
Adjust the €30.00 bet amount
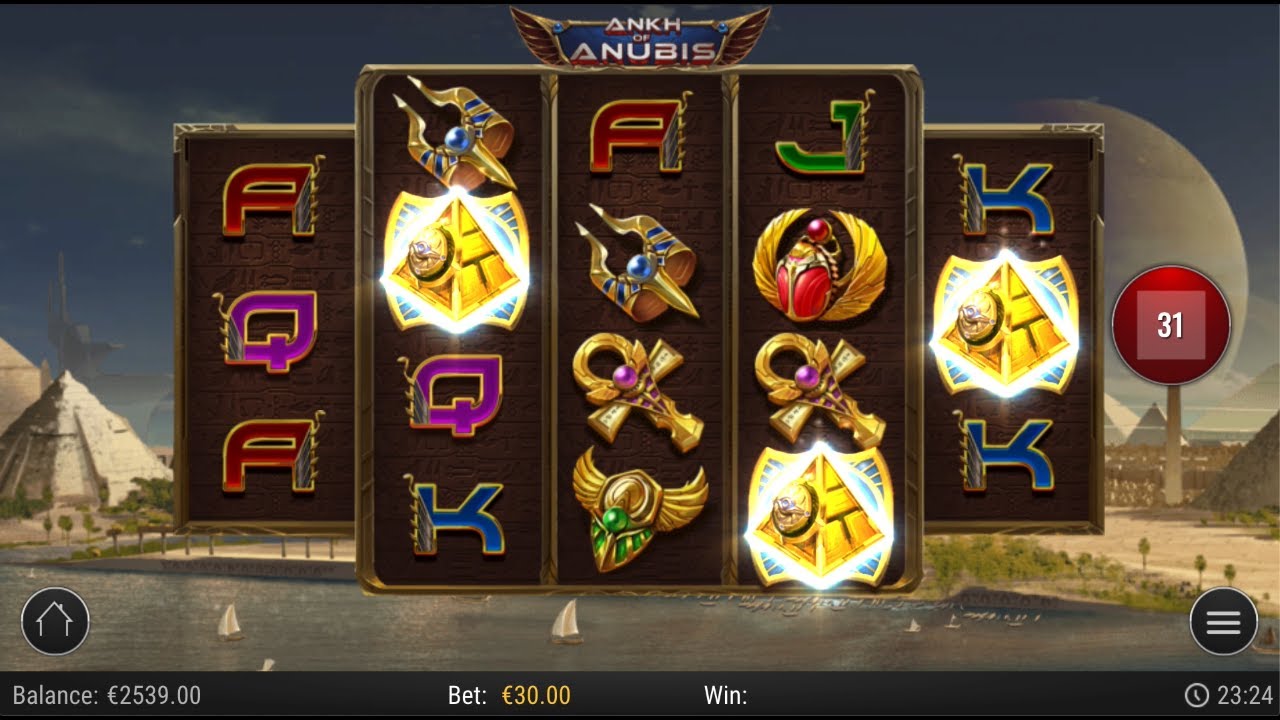click(535, 695)
